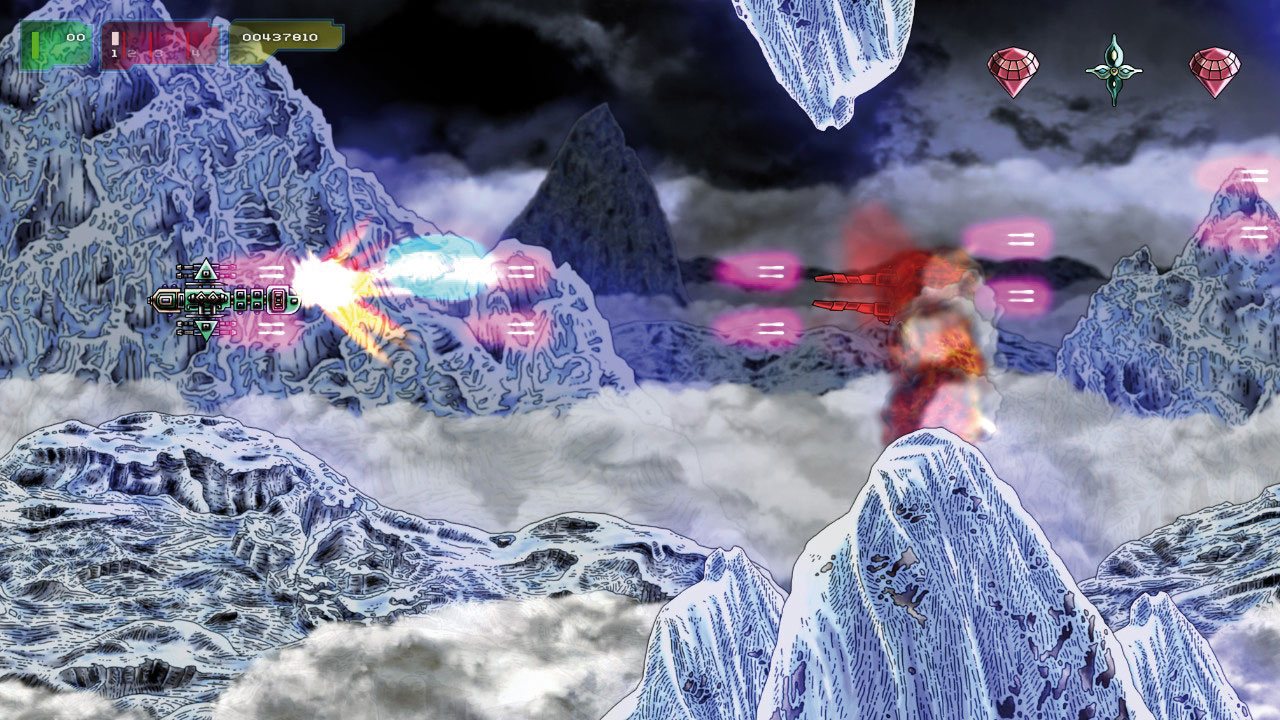Choose weapon slot 4 in the red panel

pos(197,45)
